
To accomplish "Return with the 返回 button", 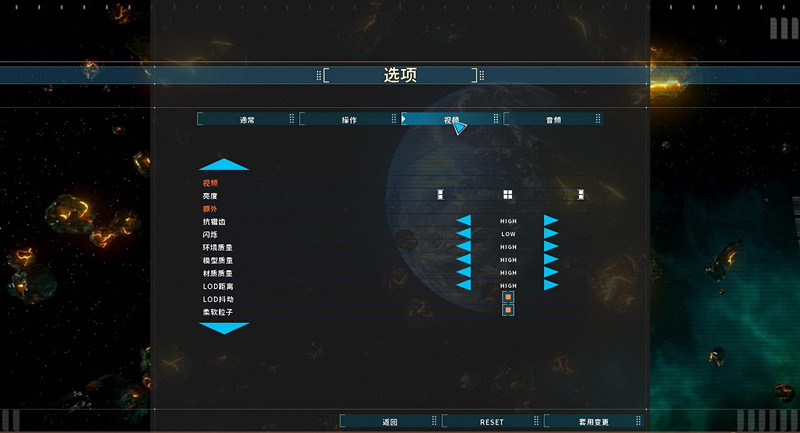I will 390,422.
